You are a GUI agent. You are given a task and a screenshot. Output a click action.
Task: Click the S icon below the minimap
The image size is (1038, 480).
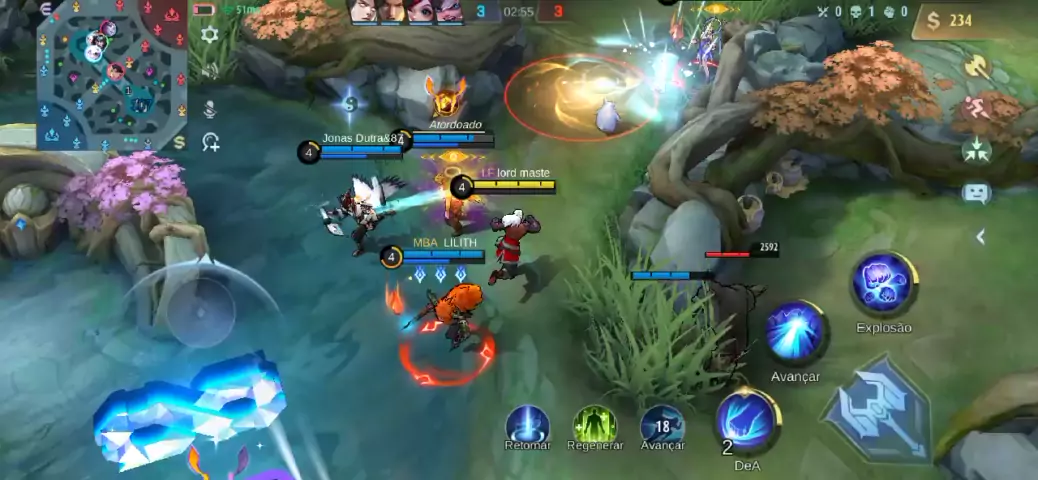[179, 142]
